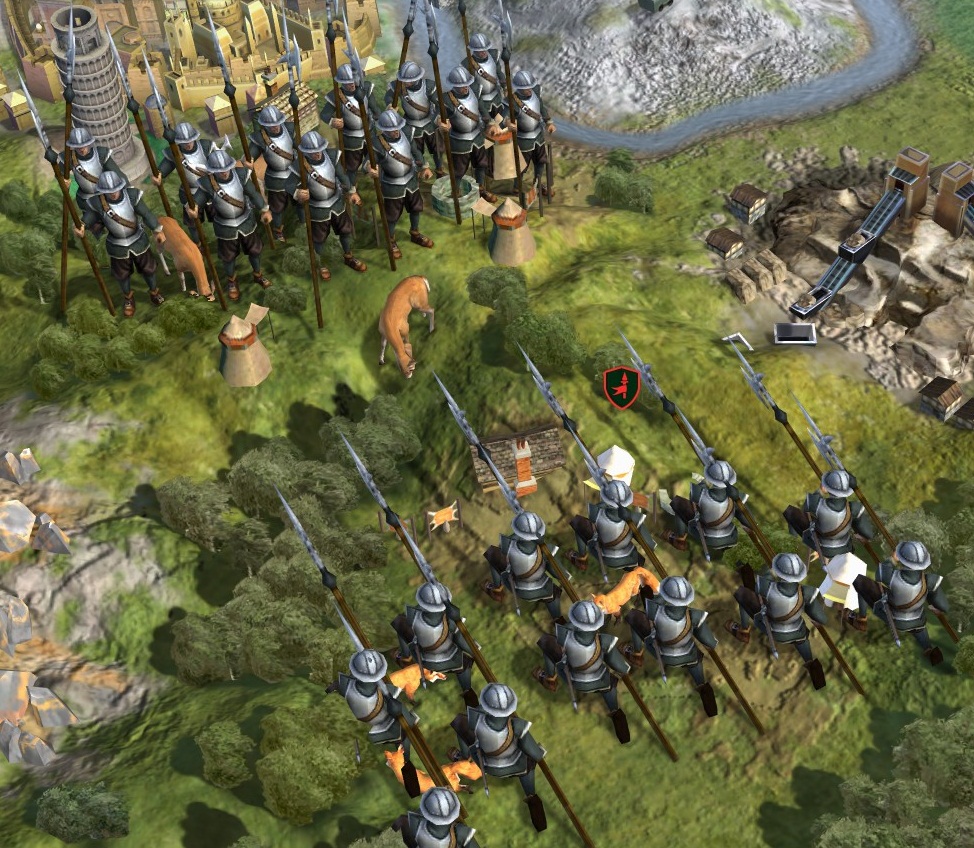Select the unit with the red shield flag
The image size is (974, 848).
point(621,387)
